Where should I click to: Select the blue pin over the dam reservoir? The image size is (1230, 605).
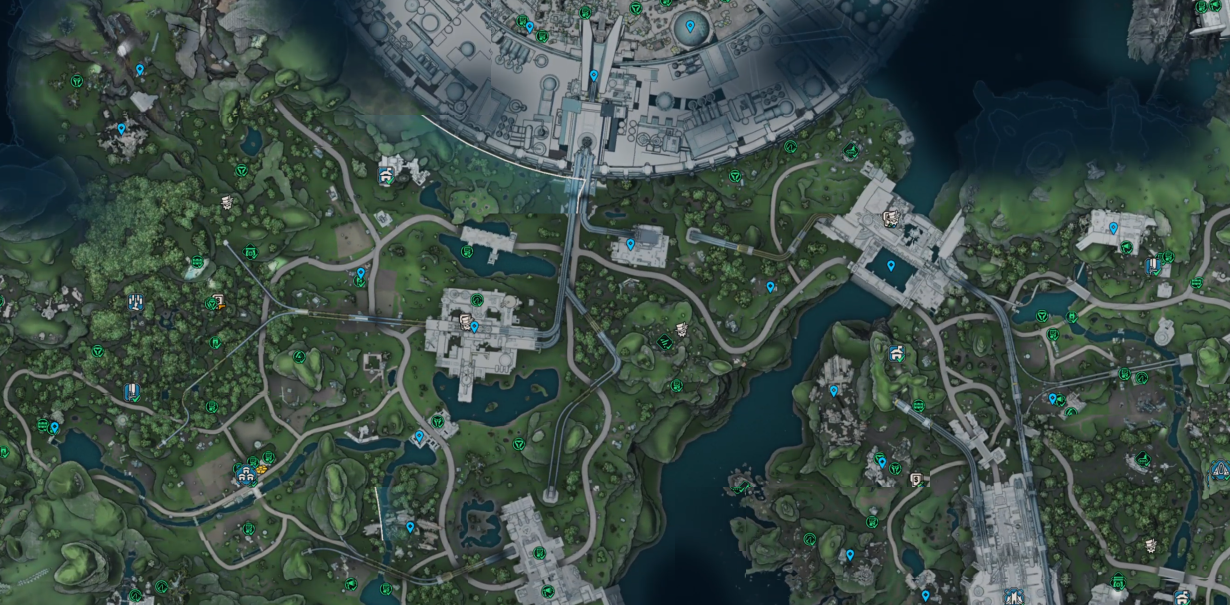click(x=890, y=266)
